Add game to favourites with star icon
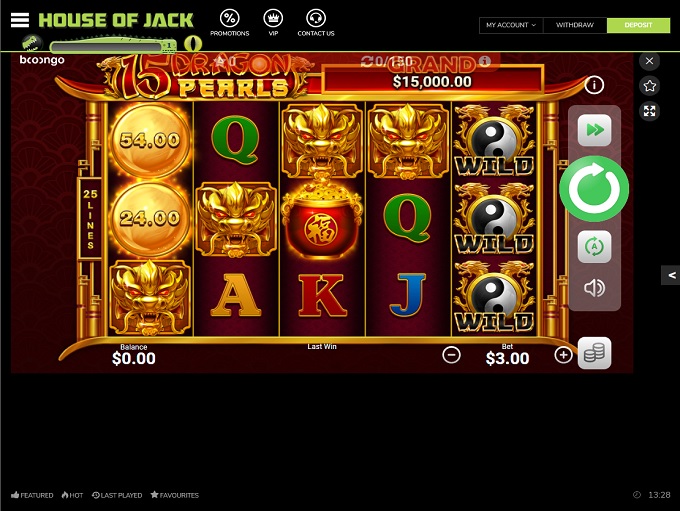680x511 pixels. 650,86
